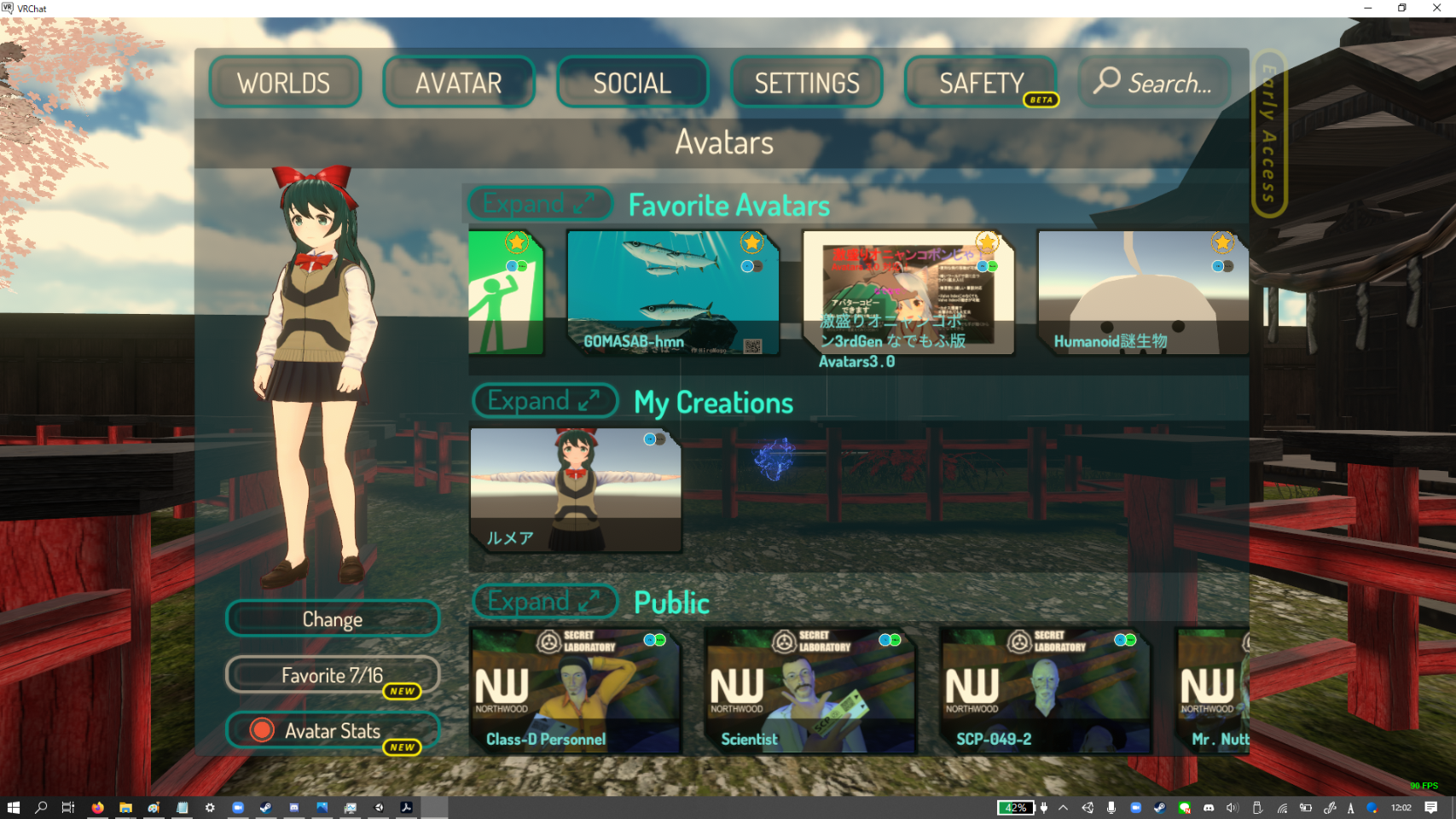1456x819 pixels.
Task: Open the Social tab
Action: 632,83
